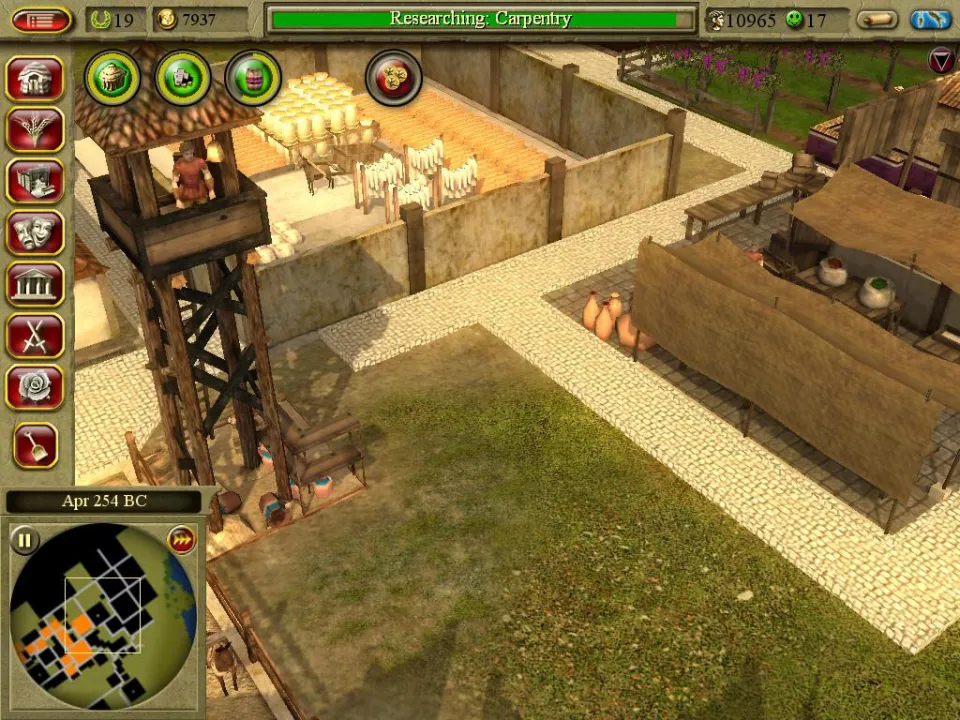Click the green barrel notification icon
This screenshot has width=960, height=720.
pos(253,77)
